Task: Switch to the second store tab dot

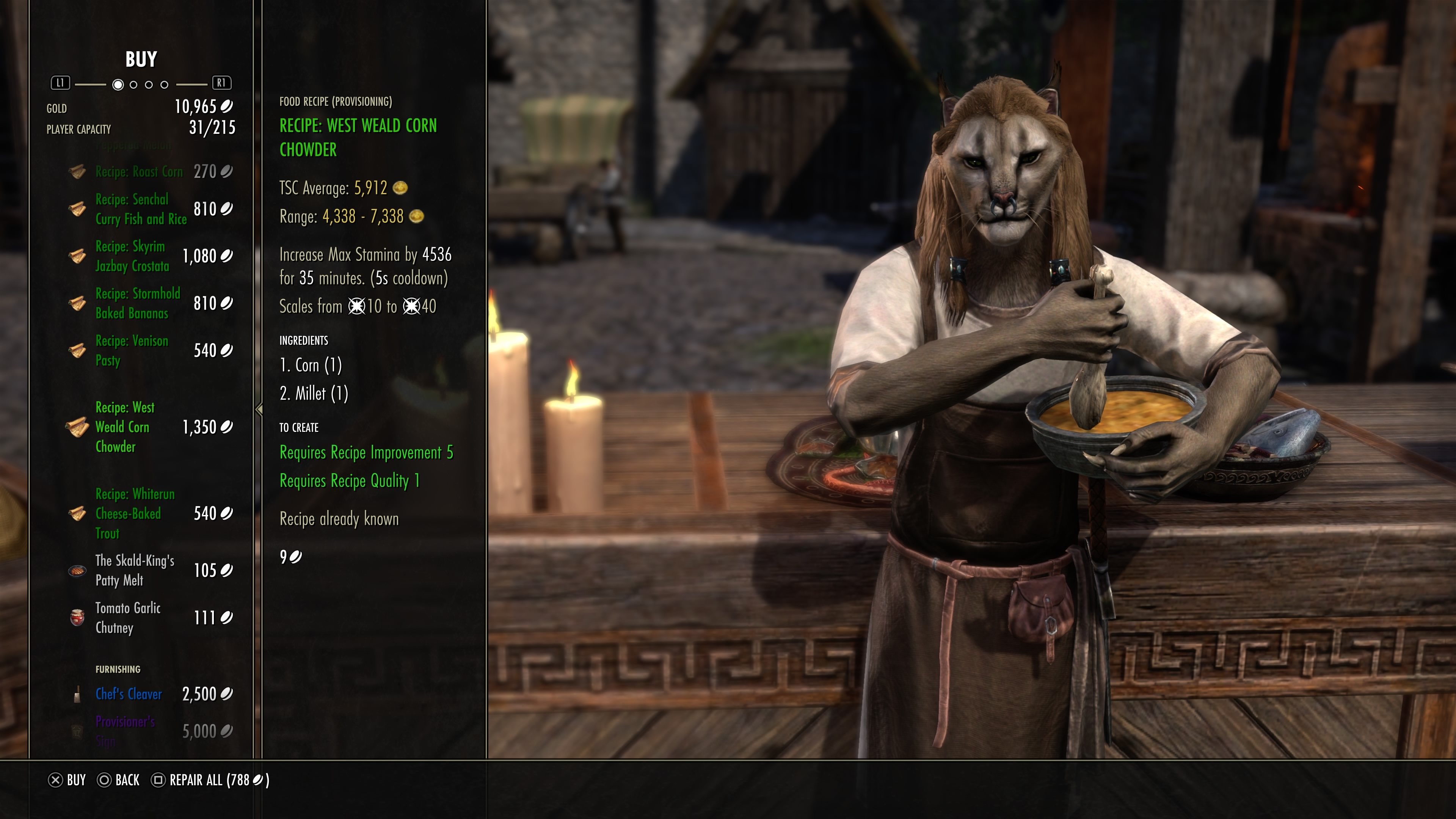Action: [x=133, y=85]
